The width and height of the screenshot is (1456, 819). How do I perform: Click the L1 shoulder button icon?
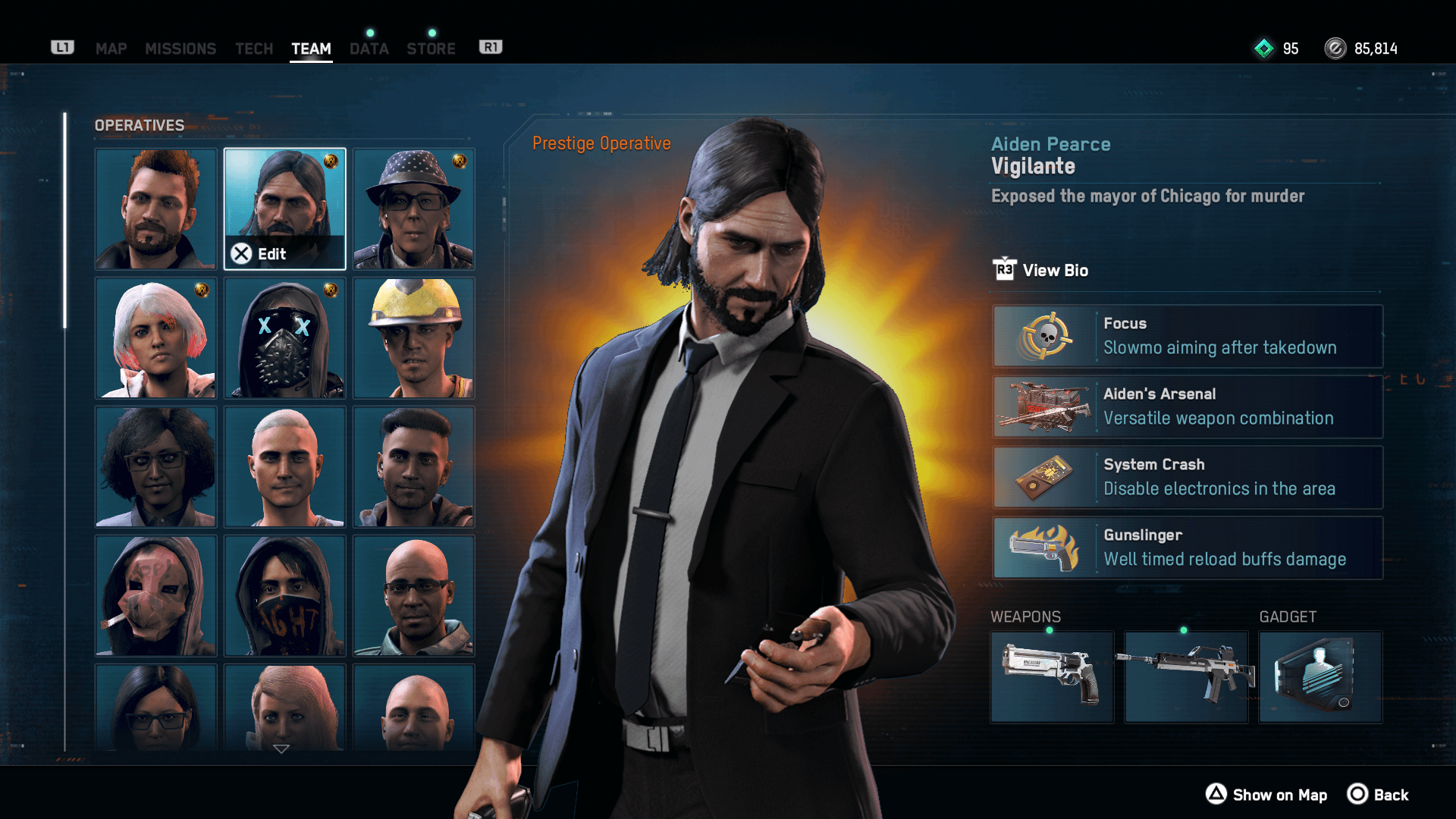[63, 46]
